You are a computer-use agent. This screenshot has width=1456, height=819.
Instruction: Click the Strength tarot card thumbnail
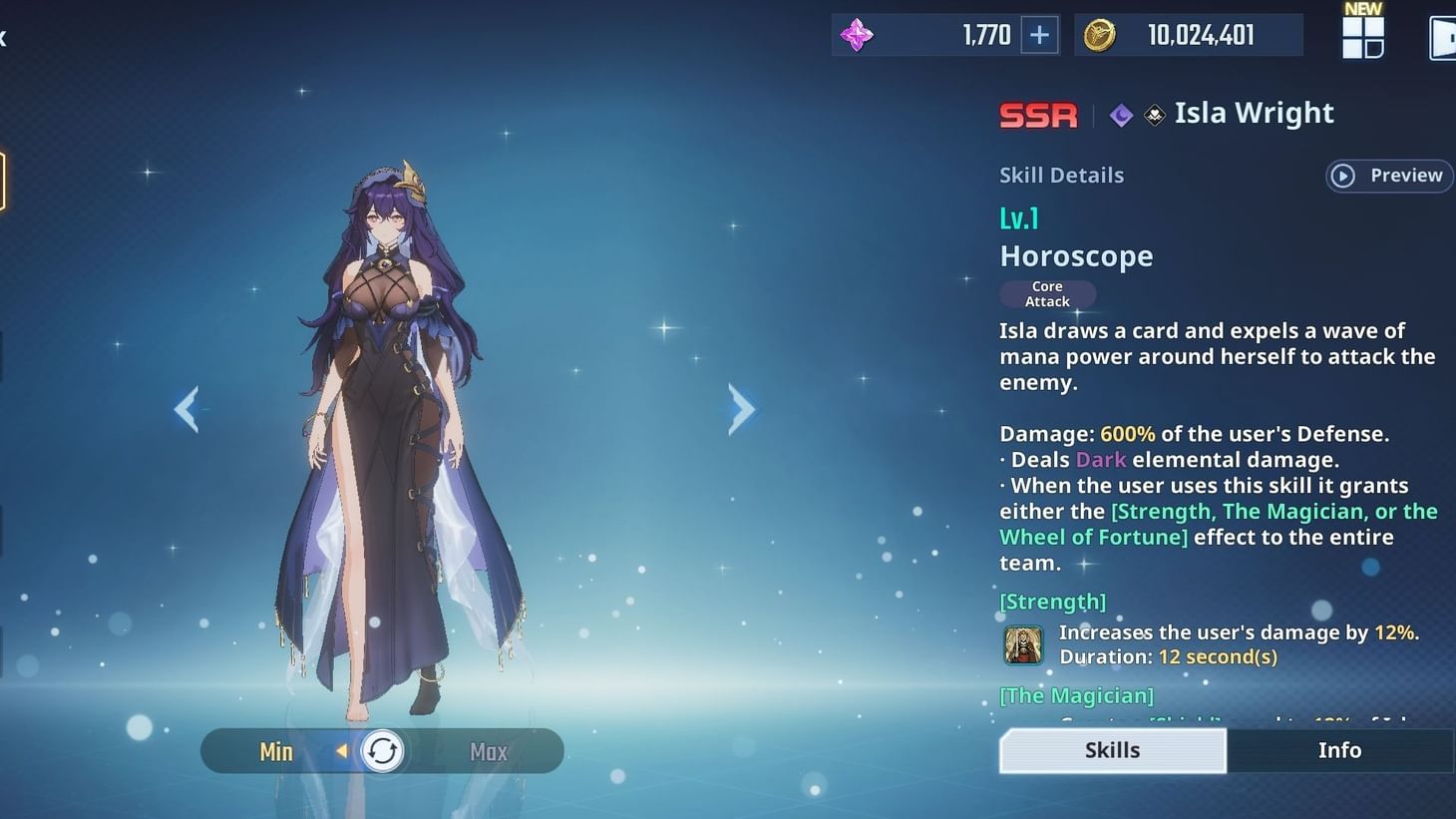pos(1022,643)
